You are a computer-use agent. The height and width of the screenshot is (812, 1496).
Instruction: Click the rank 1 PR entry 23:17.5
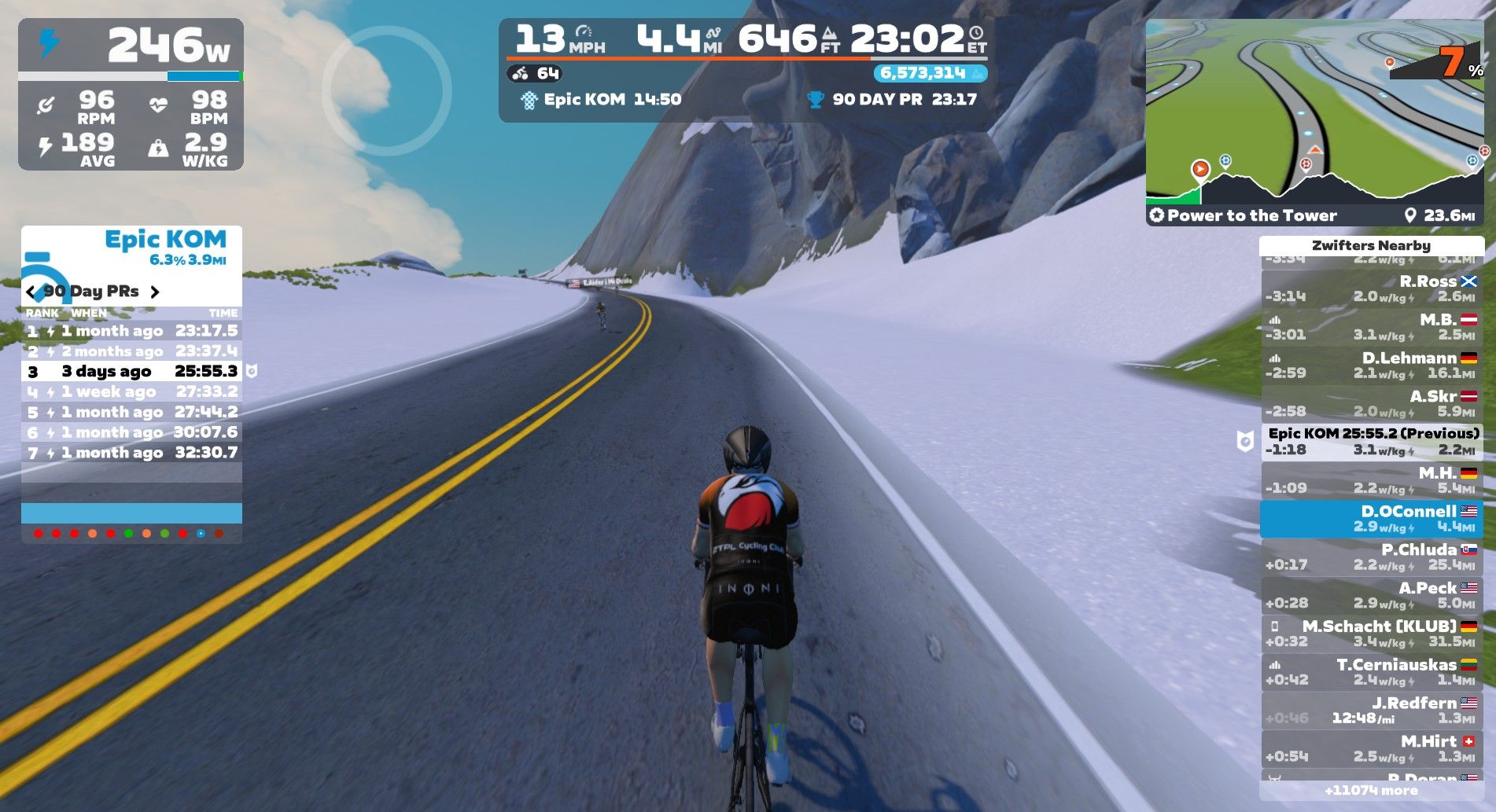point(131,331)
